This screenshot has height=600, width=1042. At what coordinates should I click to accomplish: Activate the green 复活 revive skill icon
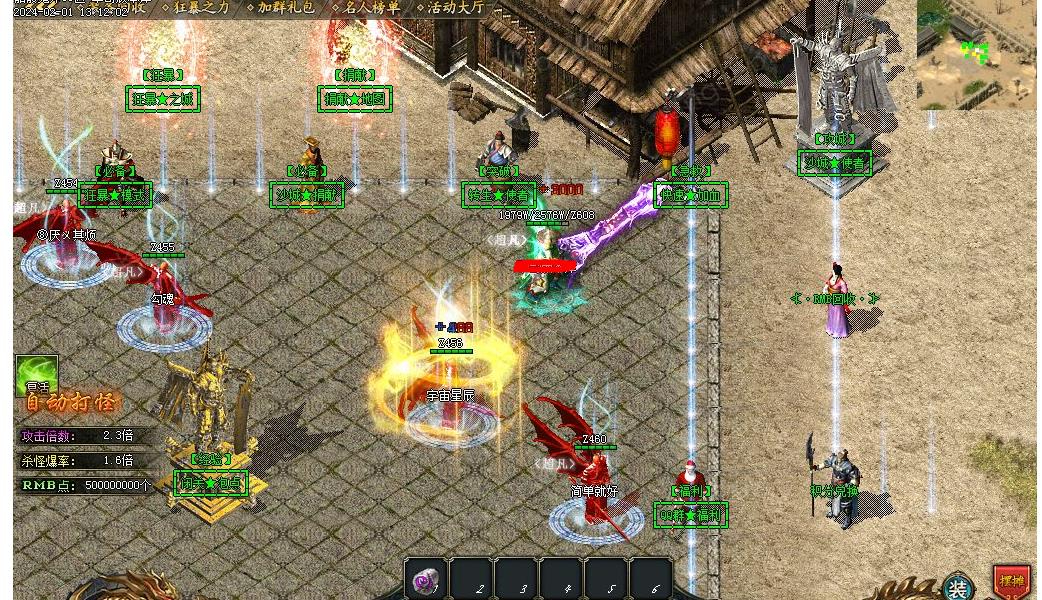(37, 375)
